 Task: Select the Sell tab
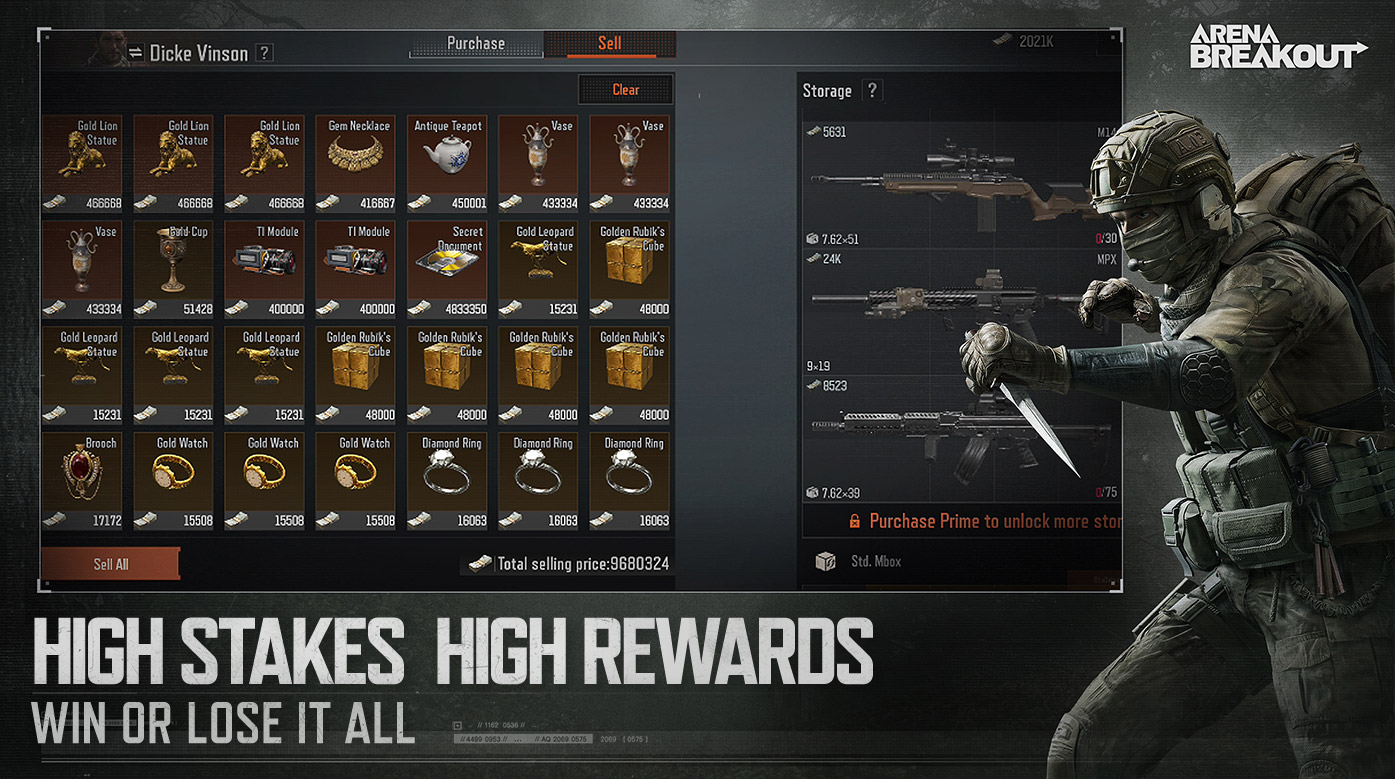610,44
